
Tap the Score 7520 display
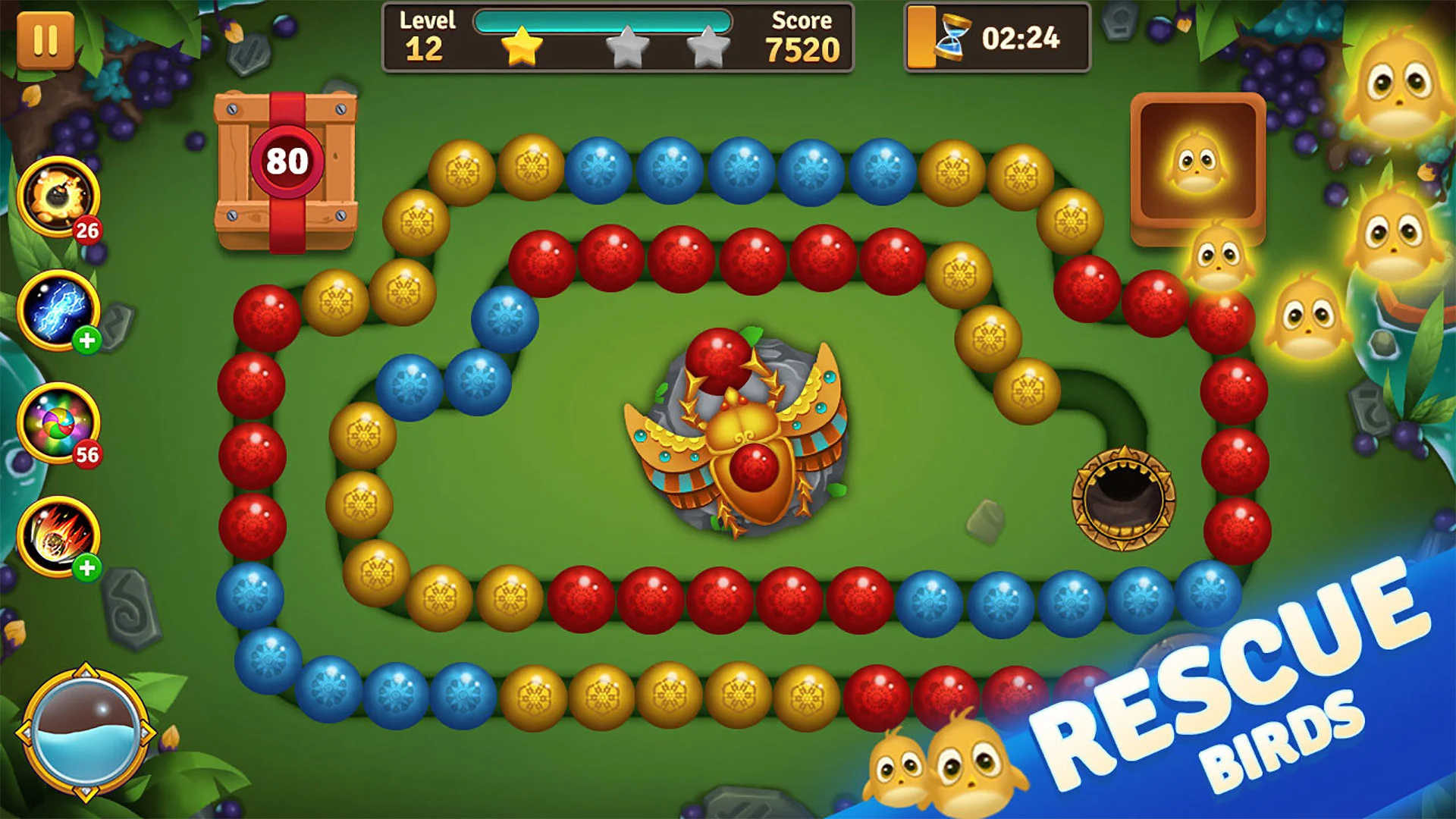pyautogui.click(x=802, y=36)
